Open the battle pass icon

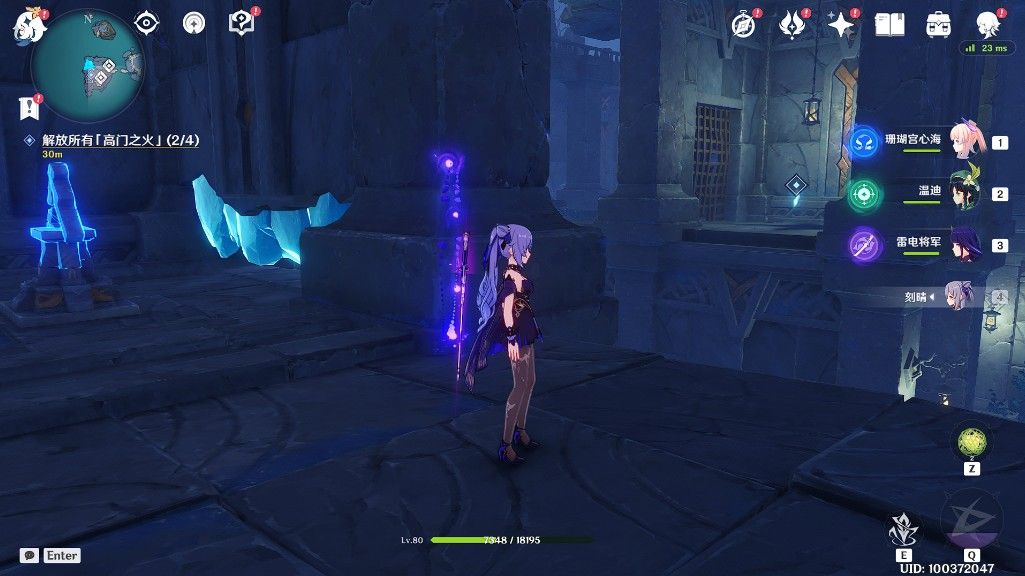(793, 25)
